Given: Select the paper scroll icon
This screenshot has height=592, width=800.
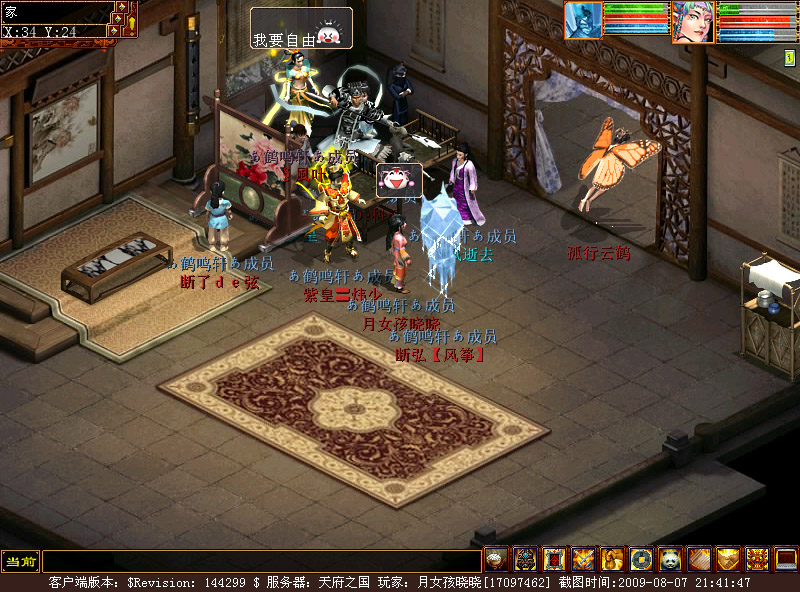Looking at the screenshot, I should click(x=699, y=560).
